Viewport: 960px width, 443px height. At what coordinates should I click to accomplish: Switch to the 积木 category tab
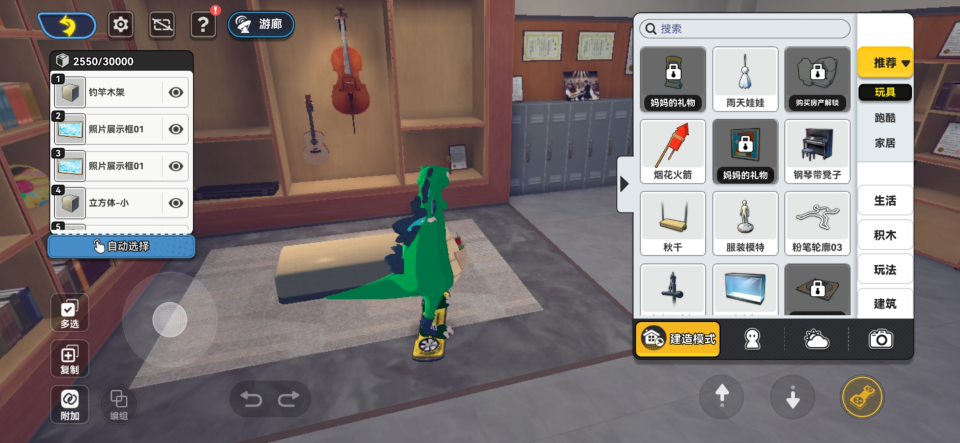pos(885,235)
